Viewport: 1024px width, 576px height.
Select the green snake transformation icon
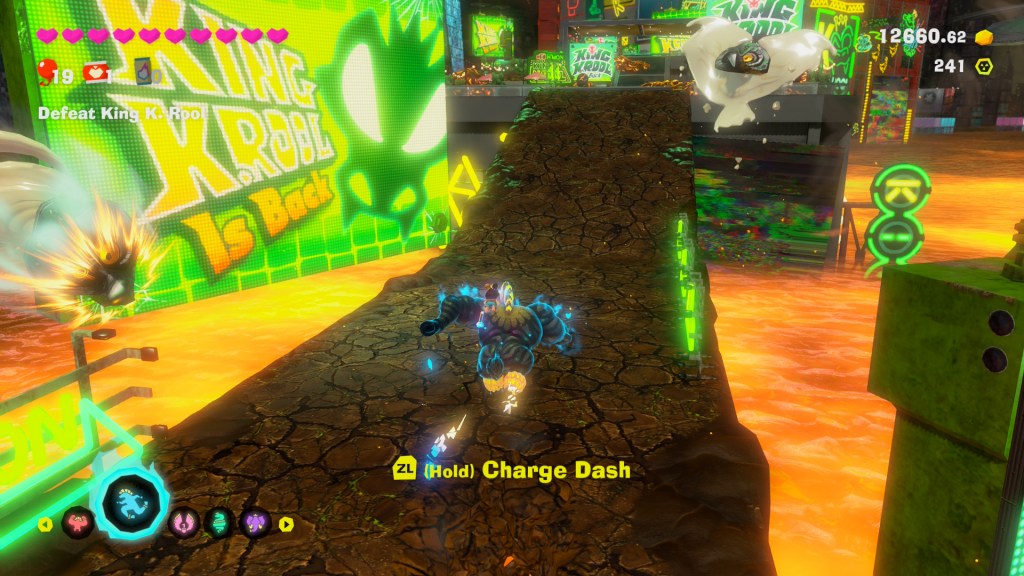(x=219, y=522)
